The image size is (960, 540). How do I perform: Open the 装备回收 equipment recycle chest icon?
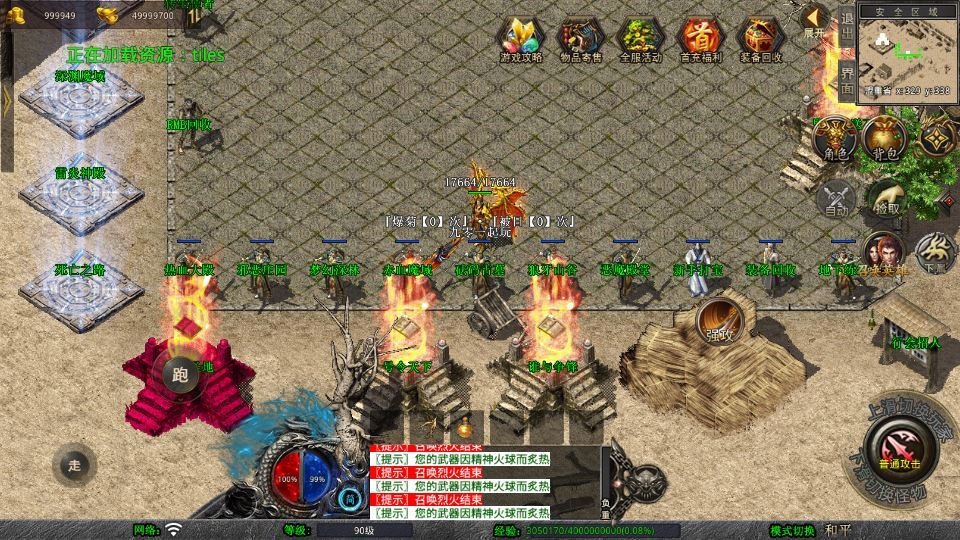pos(760,38)
